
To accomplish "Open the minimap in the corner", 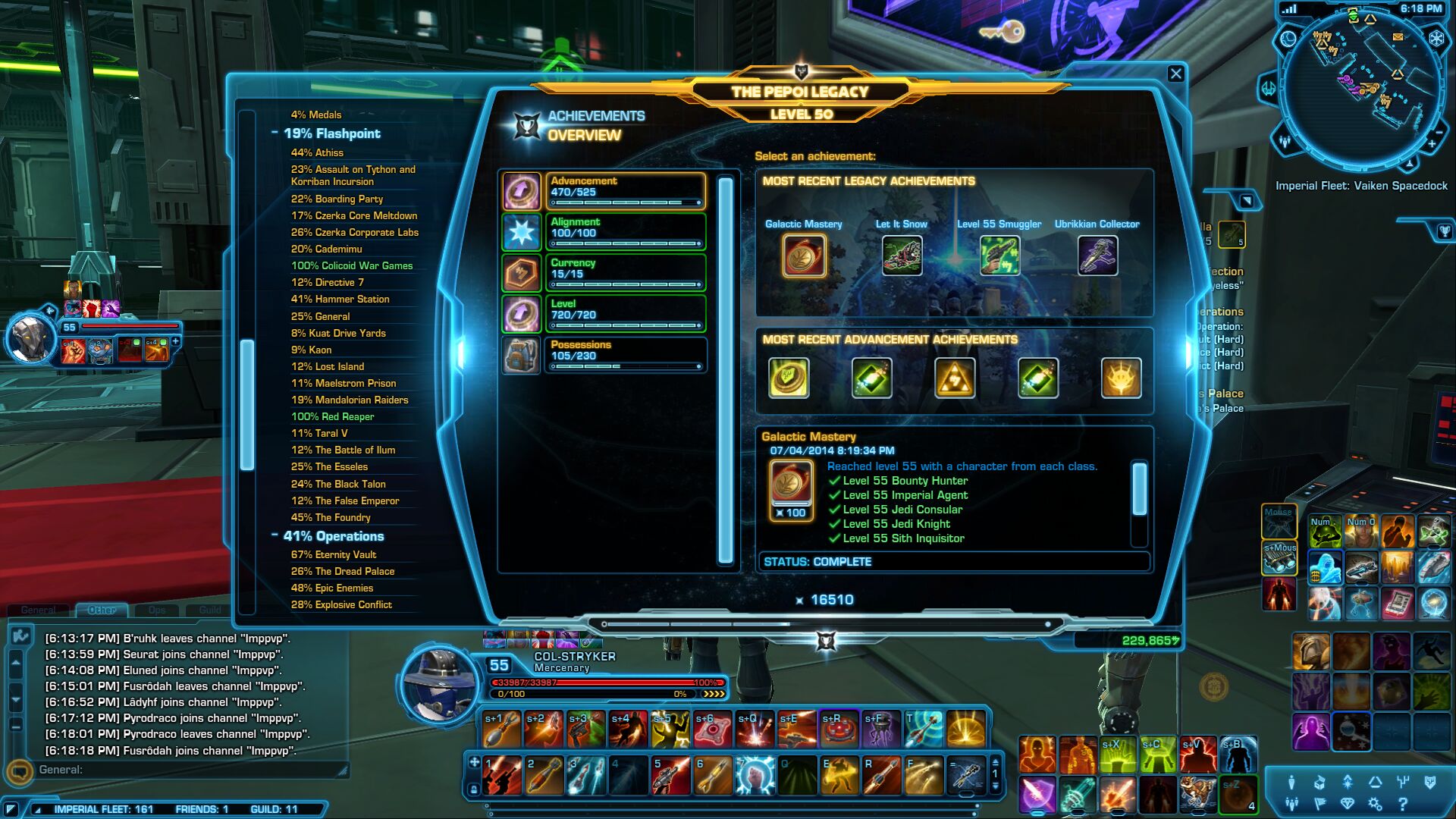I will pyautogui.click(x=1361, y=89).
